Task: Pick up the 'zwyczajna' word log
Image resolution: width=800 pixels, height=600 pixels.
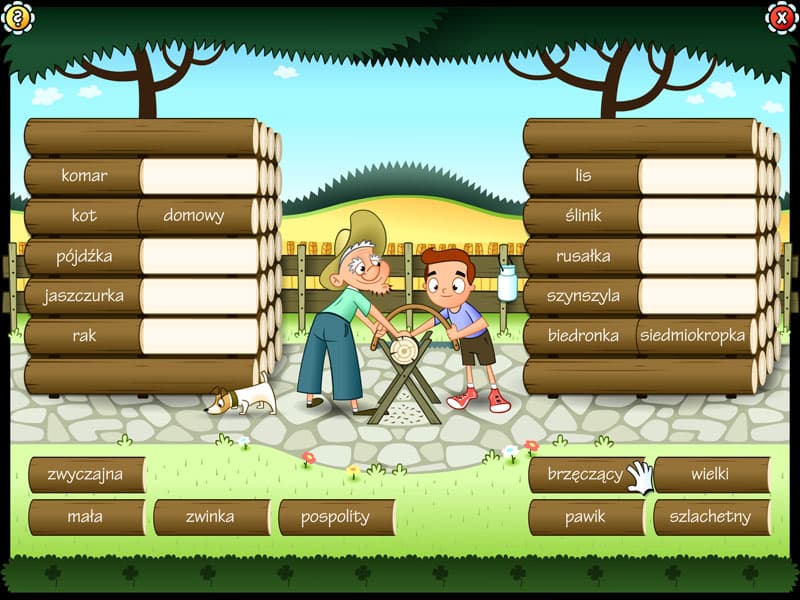Action: tap(86, 475)
